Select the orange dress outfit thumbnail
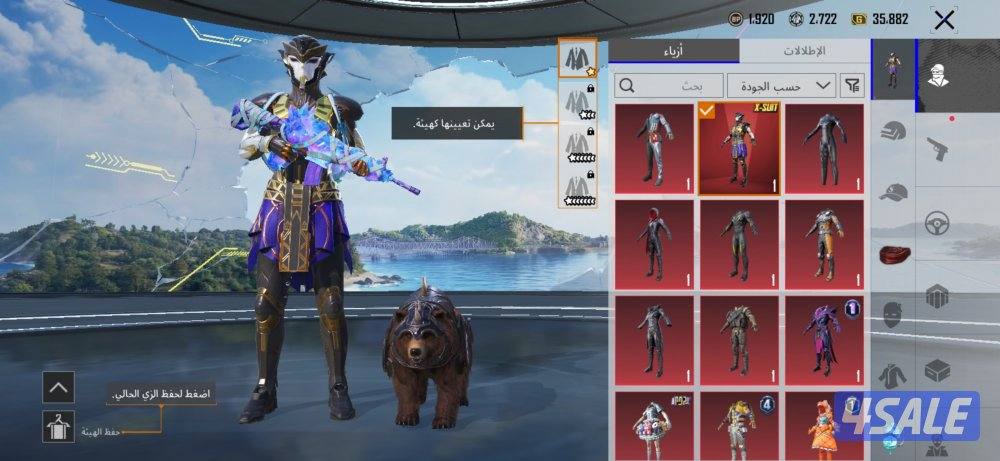This screenshot has width=1000, height=461. (x=824, y=427)
